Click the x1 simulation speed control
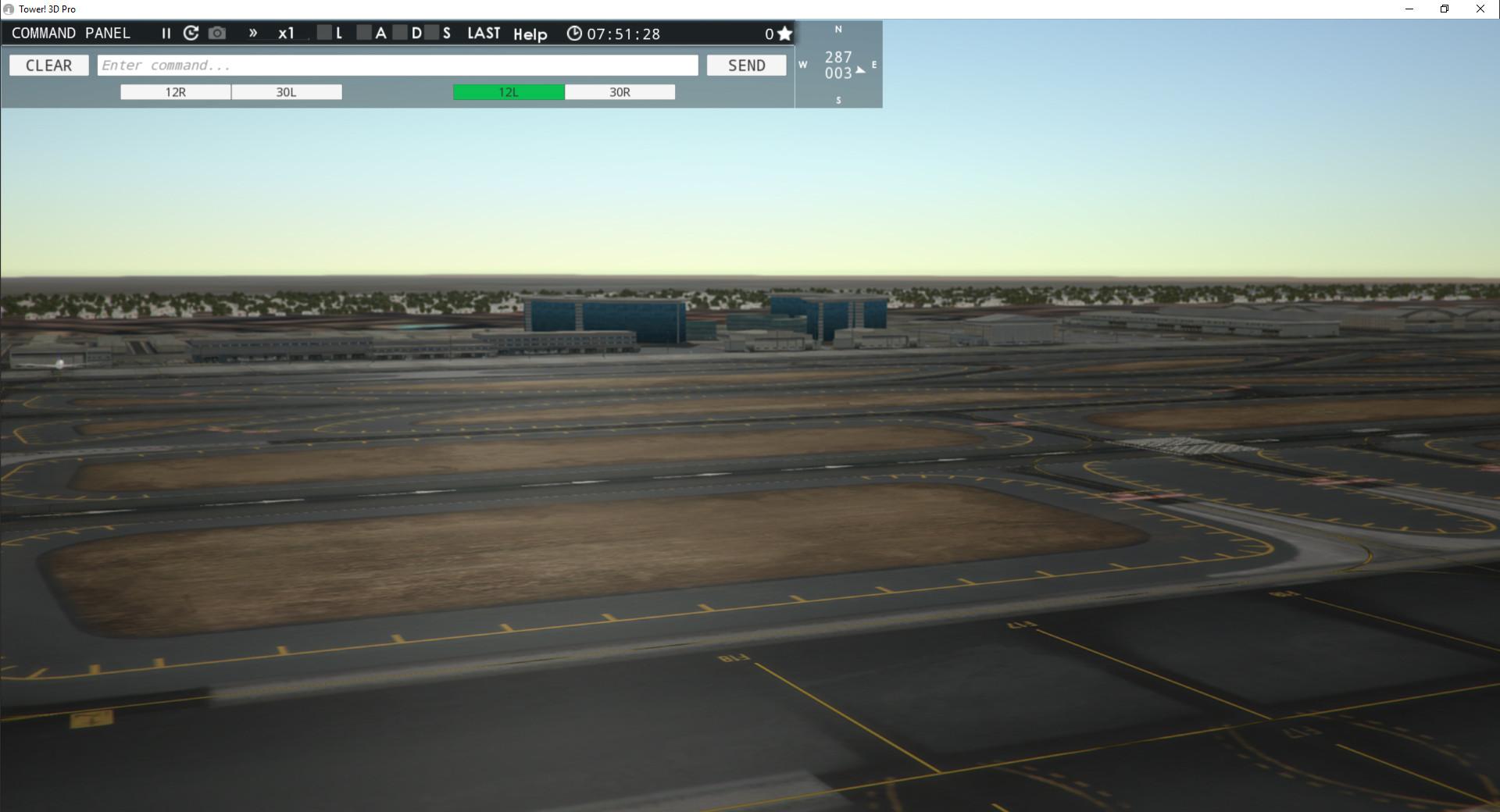This screenshot has height=812, width=1500. pyautogui.click(x=287, y=33)
